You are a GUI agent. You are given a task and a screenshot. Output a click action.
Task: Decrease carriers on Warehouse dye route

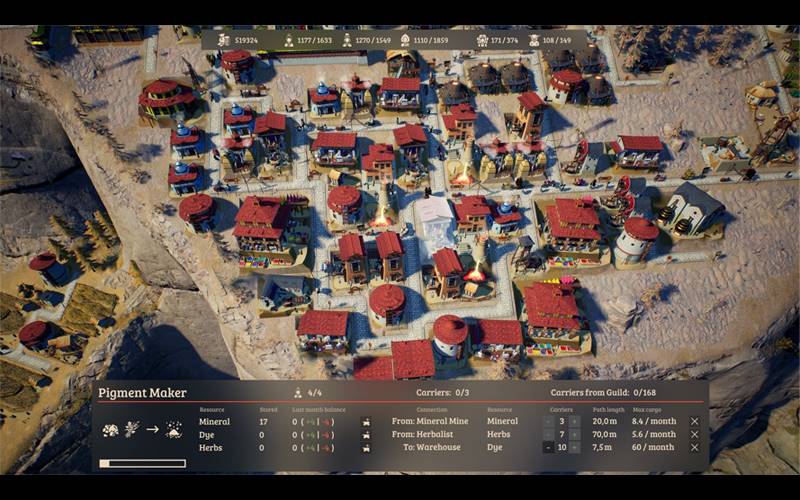click(547, 448)
